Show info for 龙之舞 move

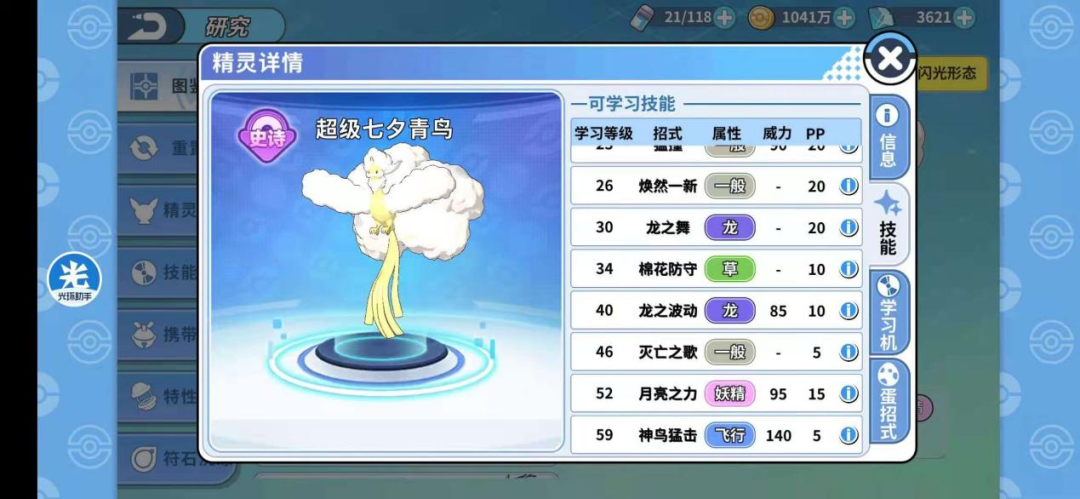849,228
